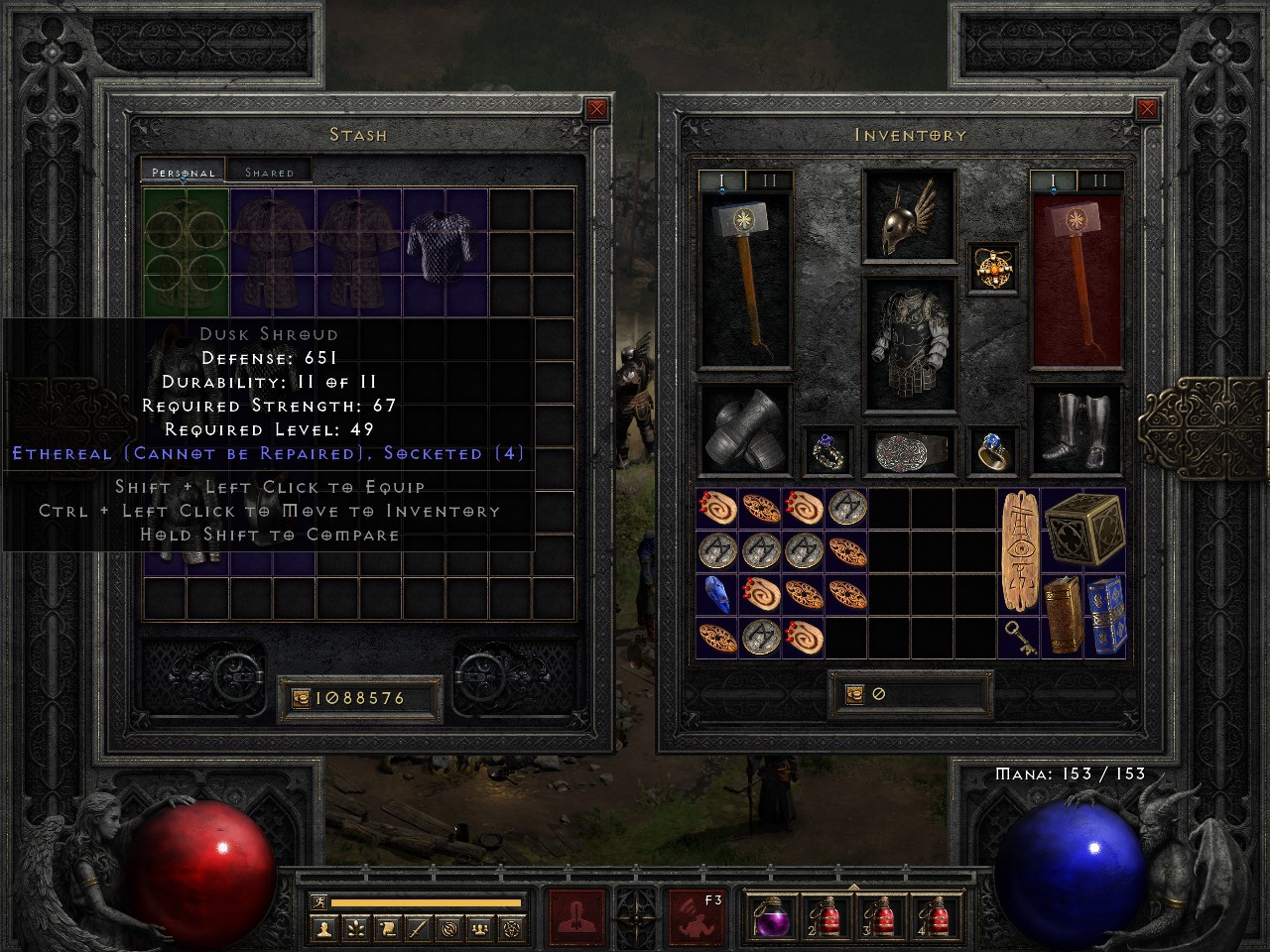
Task: Switch to the Shared stash tab
Action: click(268, 172)
